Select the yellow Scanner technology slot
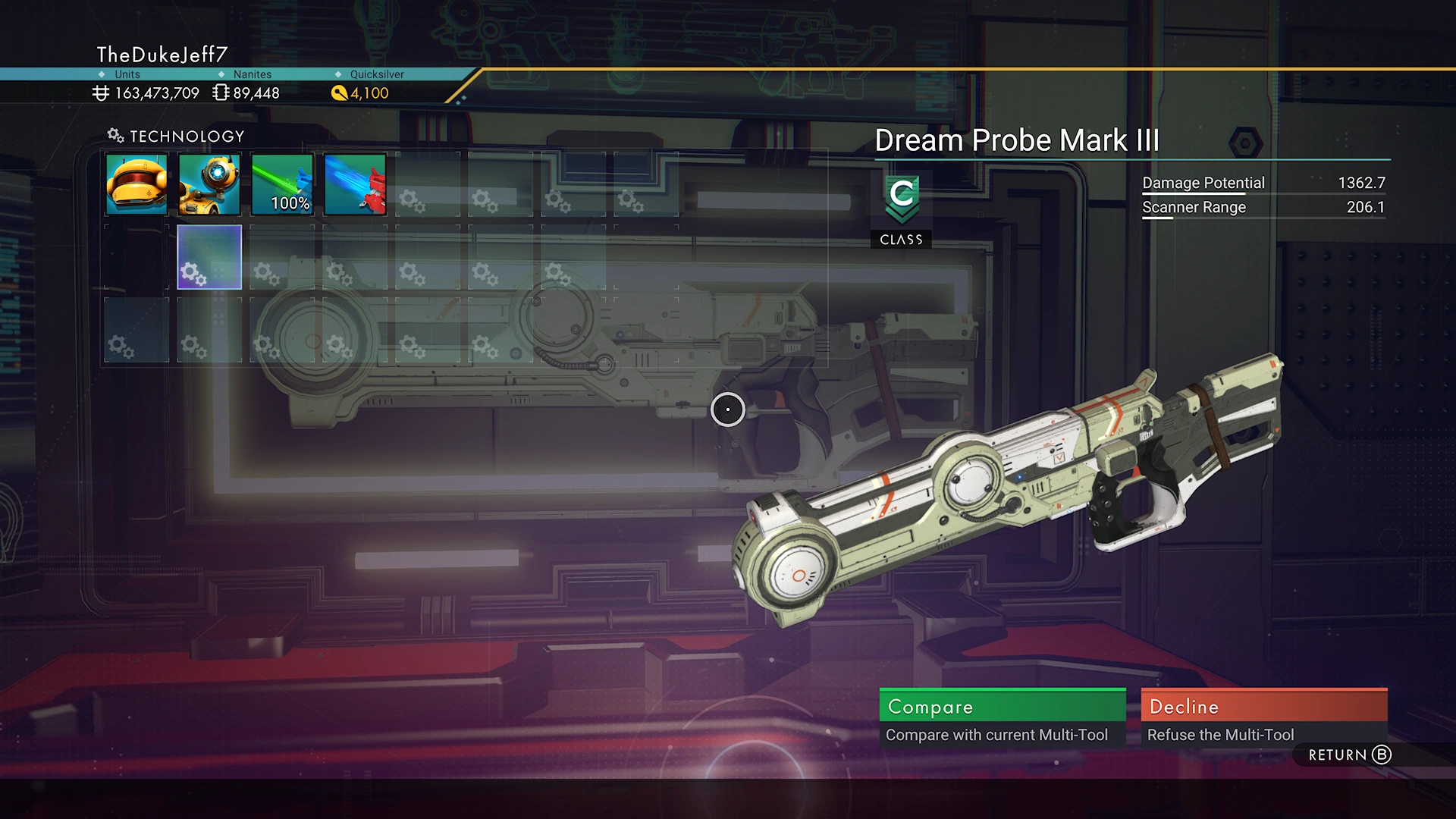This screenshot has height=819, width=1456. point(136,184)
